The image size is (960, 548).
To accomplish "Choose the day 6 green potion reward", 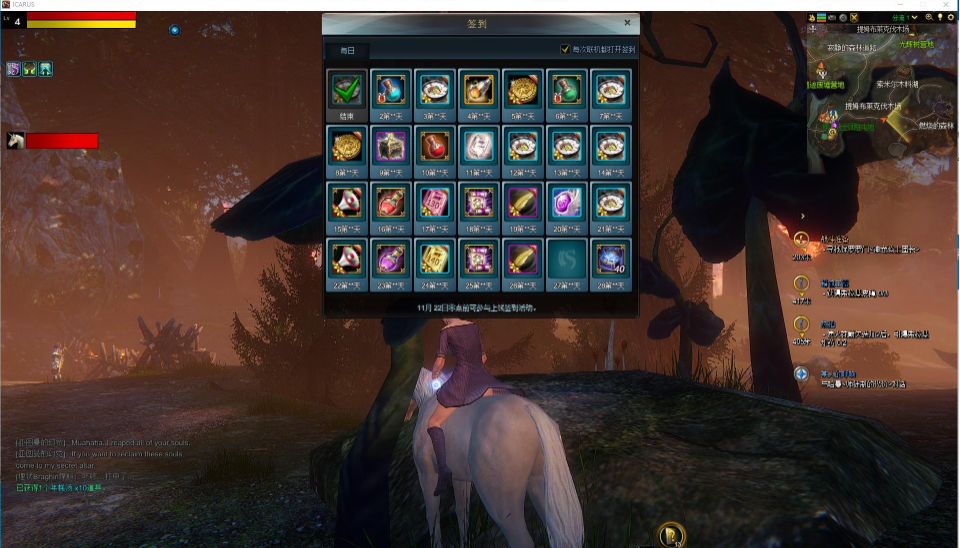I will pos(567,89).
